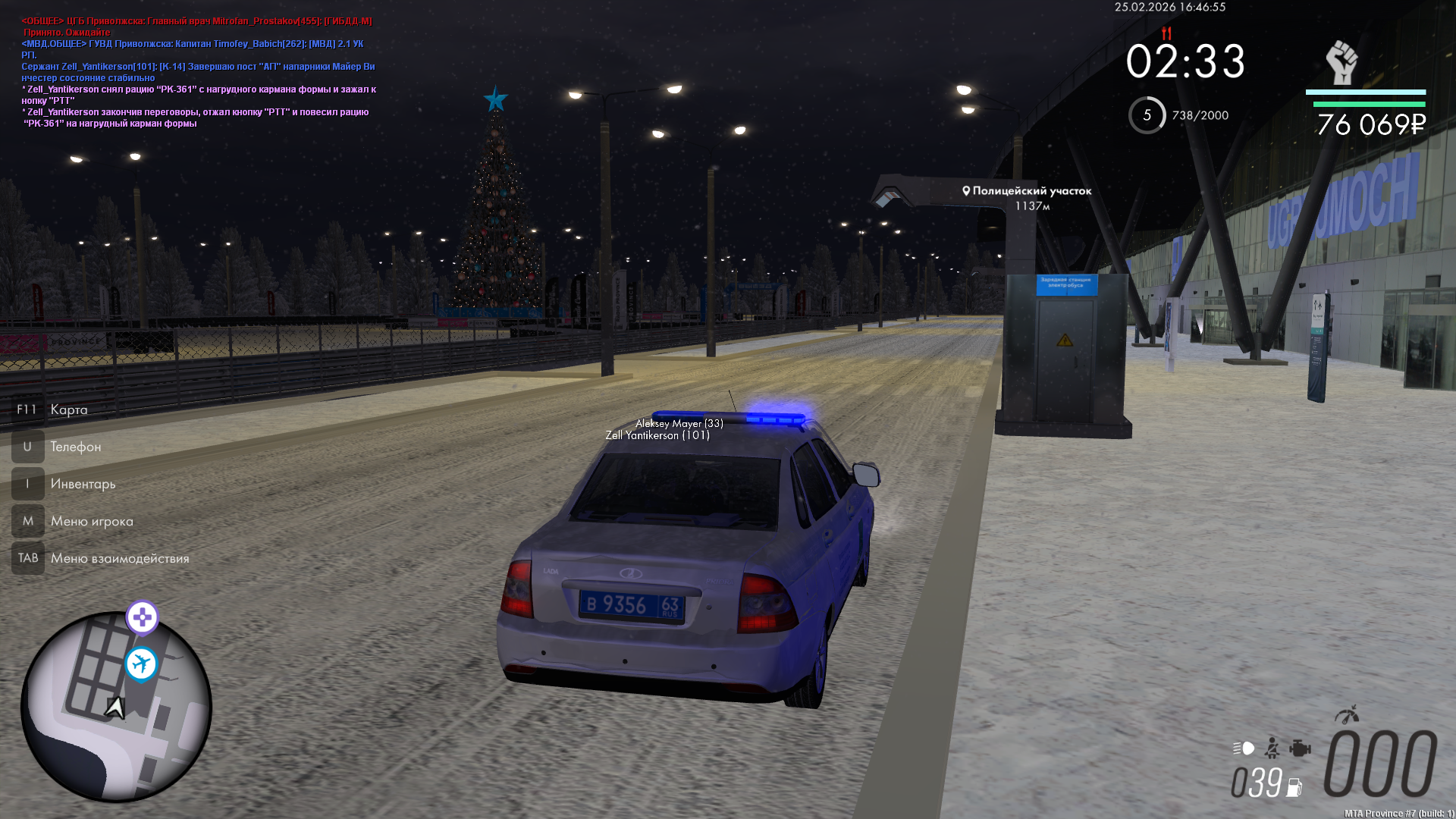
Task: Select the airplane marker on the minimap
Action: [141, 664]
